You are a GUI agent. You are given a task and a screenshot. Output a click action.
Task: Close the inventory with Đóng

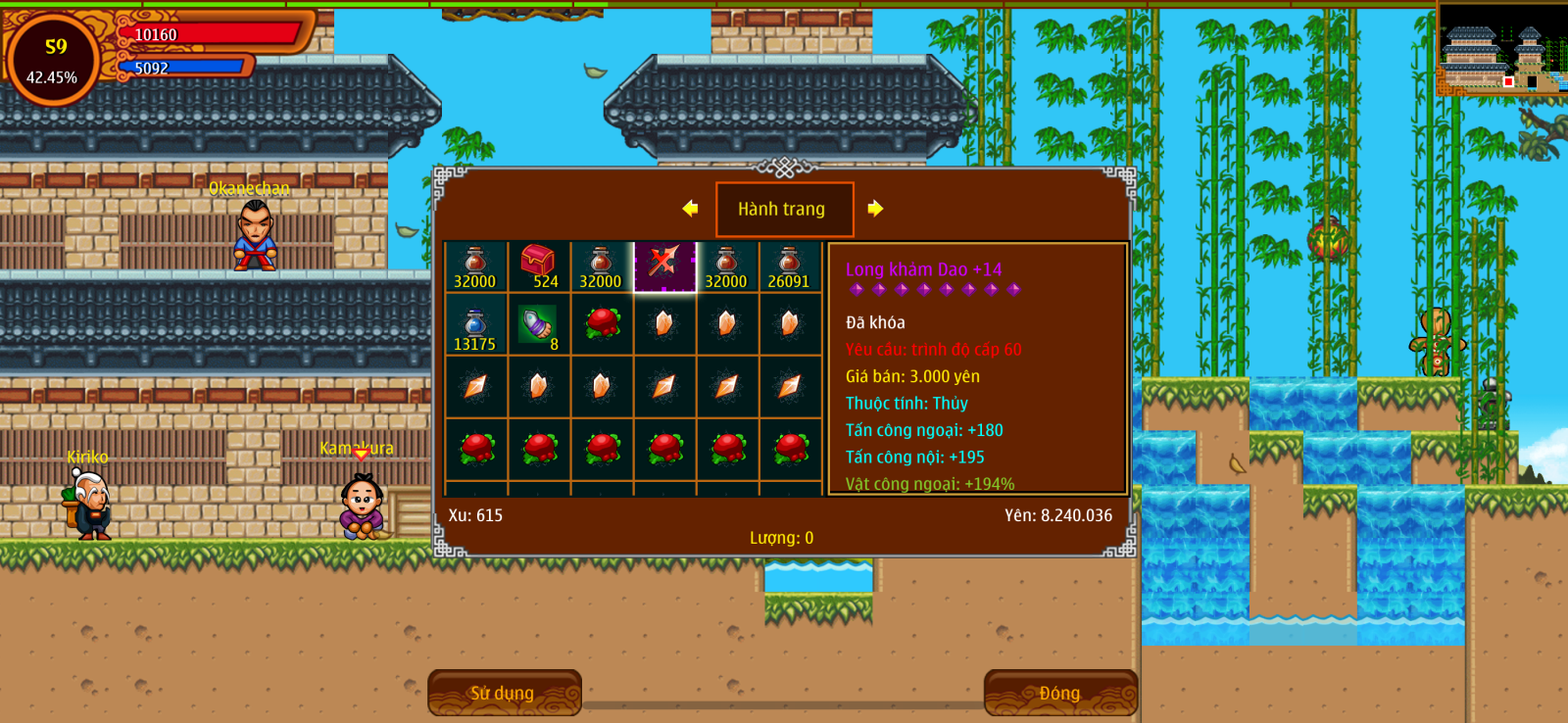1060,693
